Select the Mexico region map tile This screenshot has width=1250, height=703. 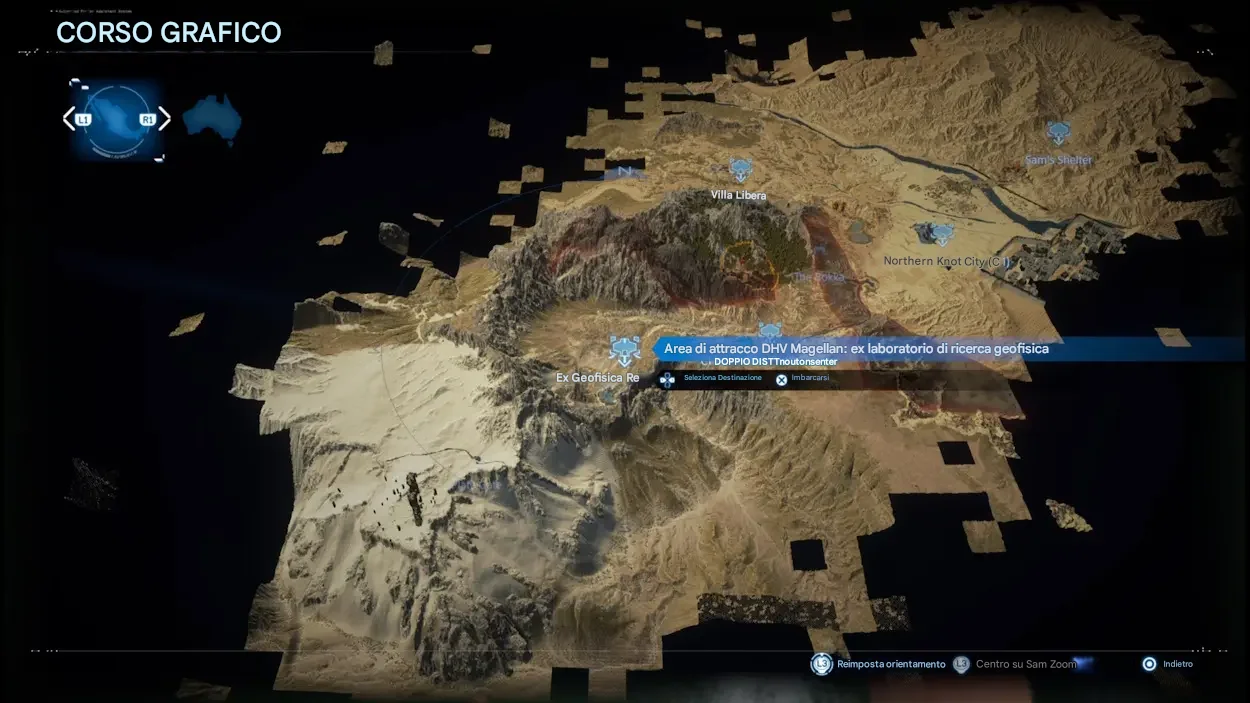[116, 120]
